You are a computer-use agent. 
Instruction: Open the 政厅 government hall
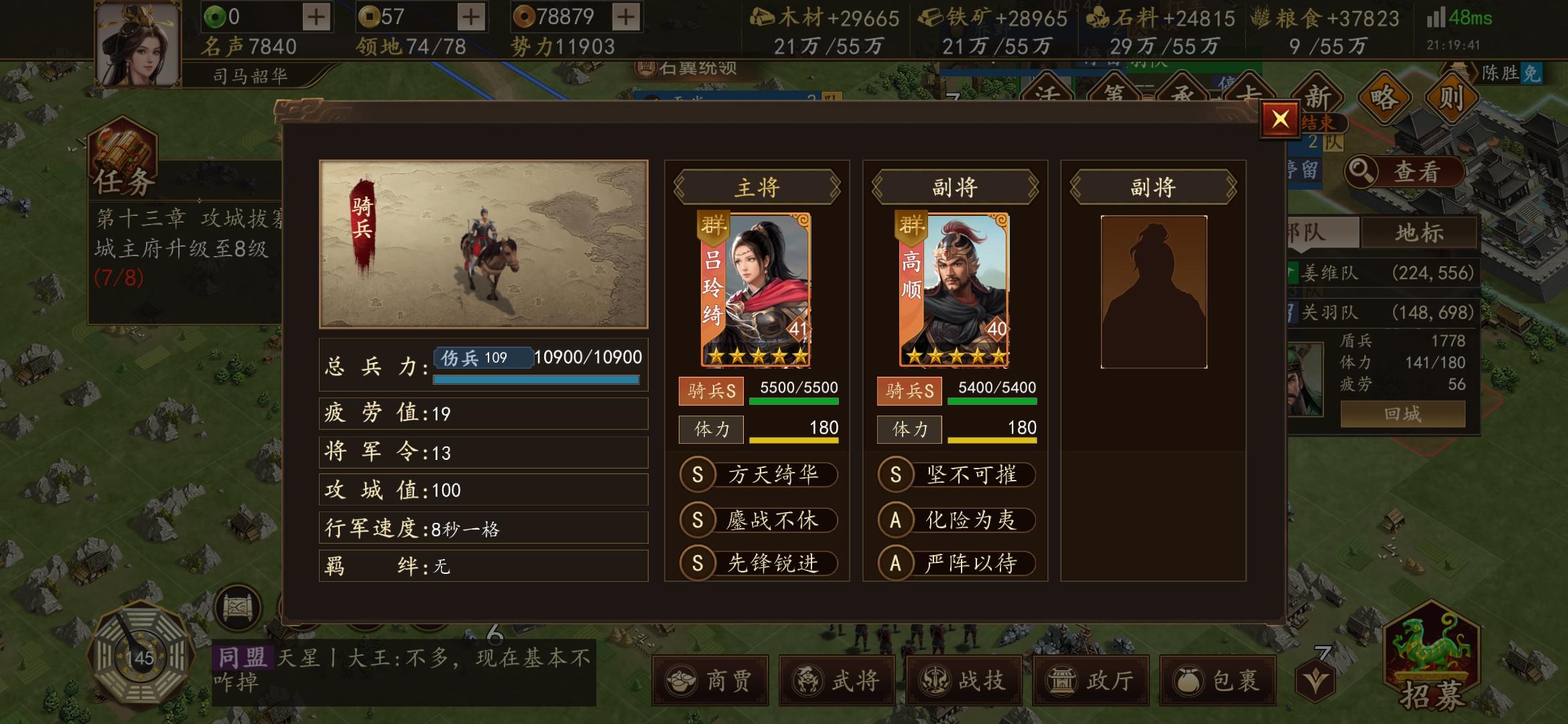click(x=1092, y=681)
